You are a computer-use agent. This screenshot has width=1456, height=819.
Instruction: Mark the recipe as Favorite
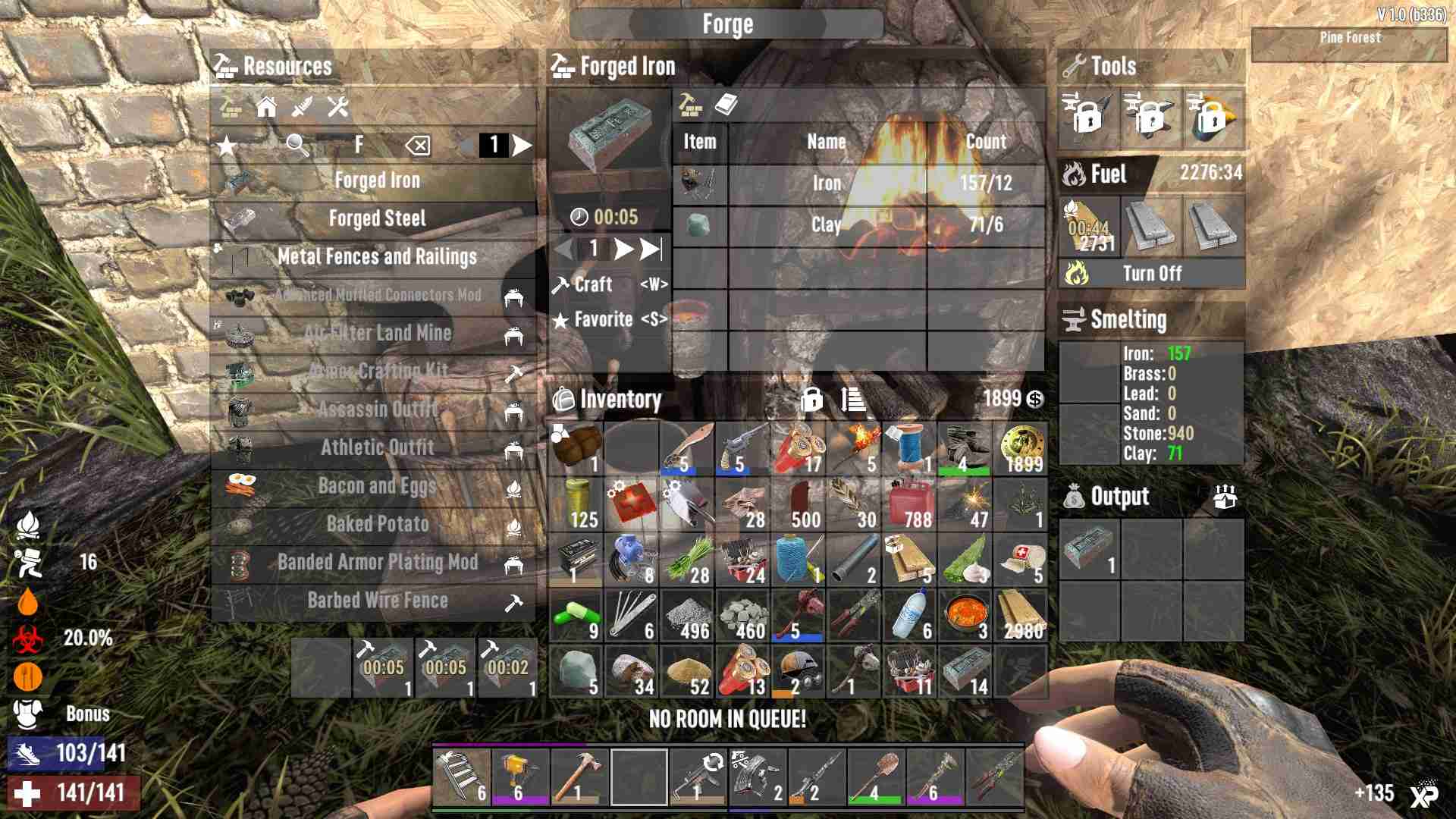click(603, 320)
